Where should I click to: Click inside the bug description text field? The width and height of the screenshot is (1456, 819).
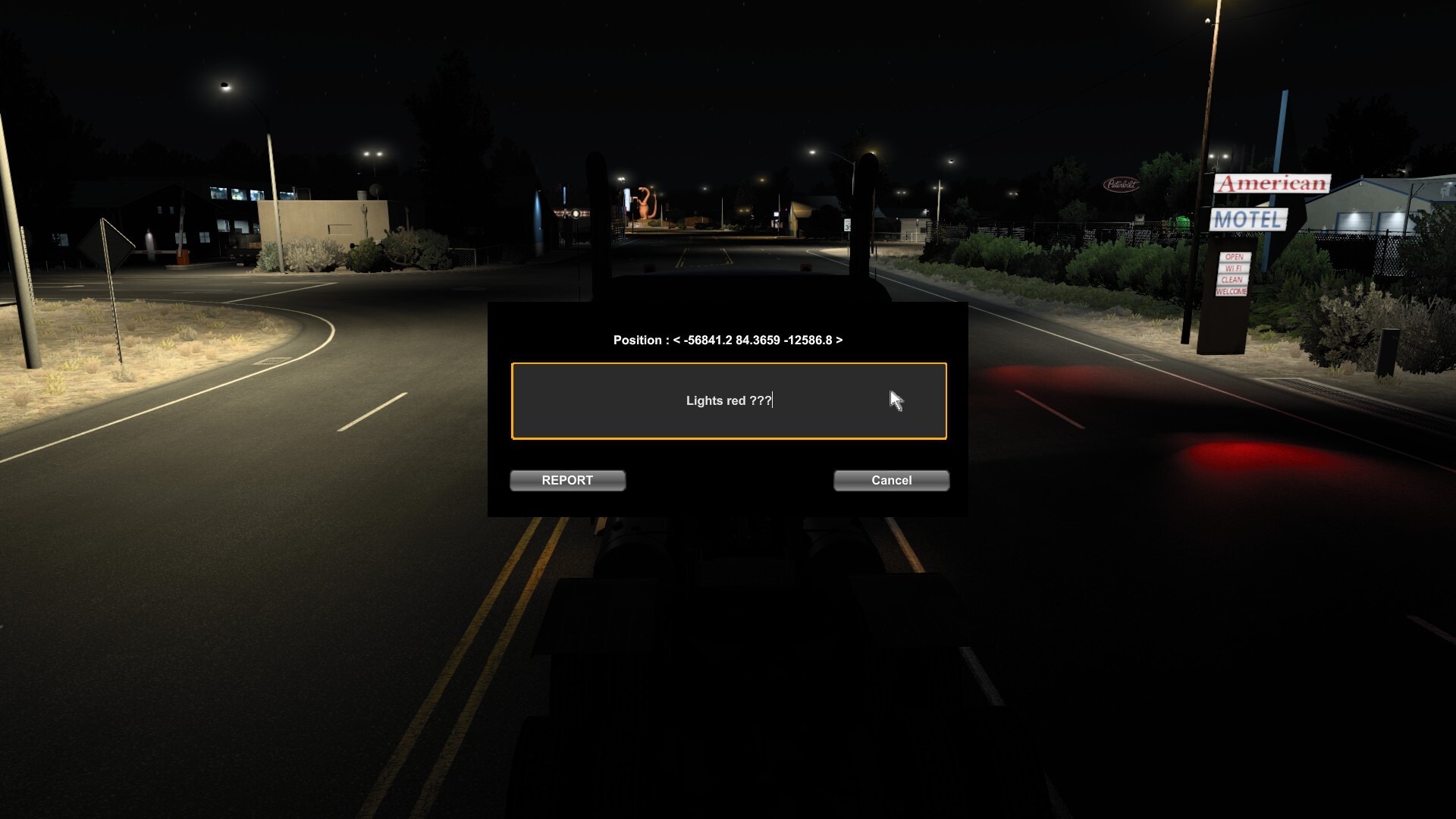click(x=728, y=402)
